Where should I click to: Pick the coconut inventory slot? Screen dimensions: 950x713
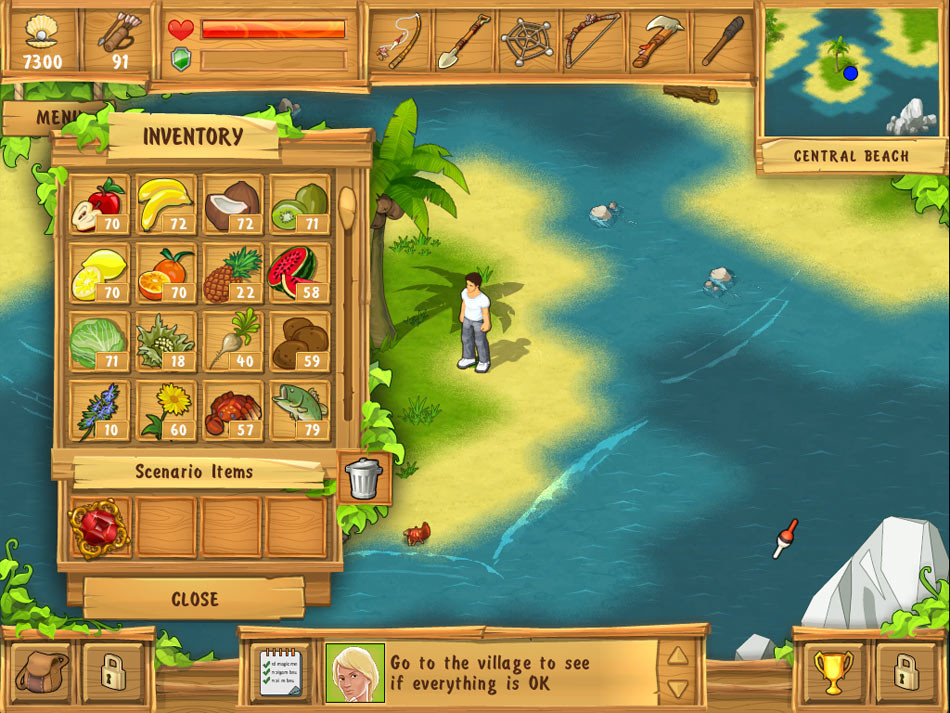point(232,204)
